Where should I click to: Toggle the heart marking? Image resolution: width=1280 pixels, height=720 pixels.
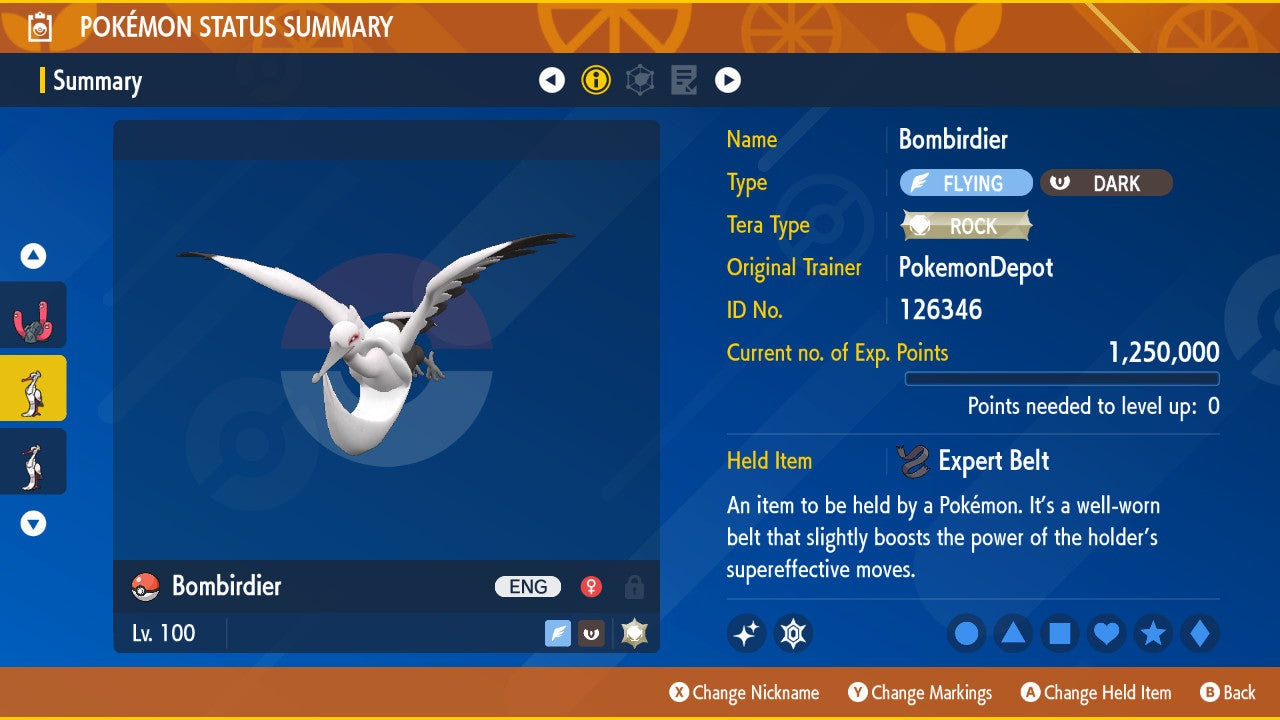click(x=1107, y=633)
